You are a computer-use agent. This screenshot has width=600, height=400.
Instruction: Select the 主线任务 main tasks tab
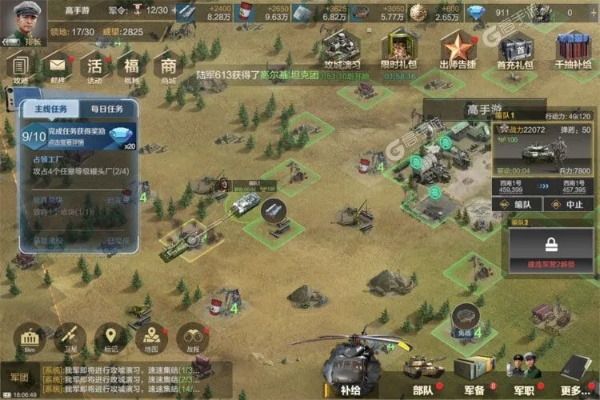(53, 106)
